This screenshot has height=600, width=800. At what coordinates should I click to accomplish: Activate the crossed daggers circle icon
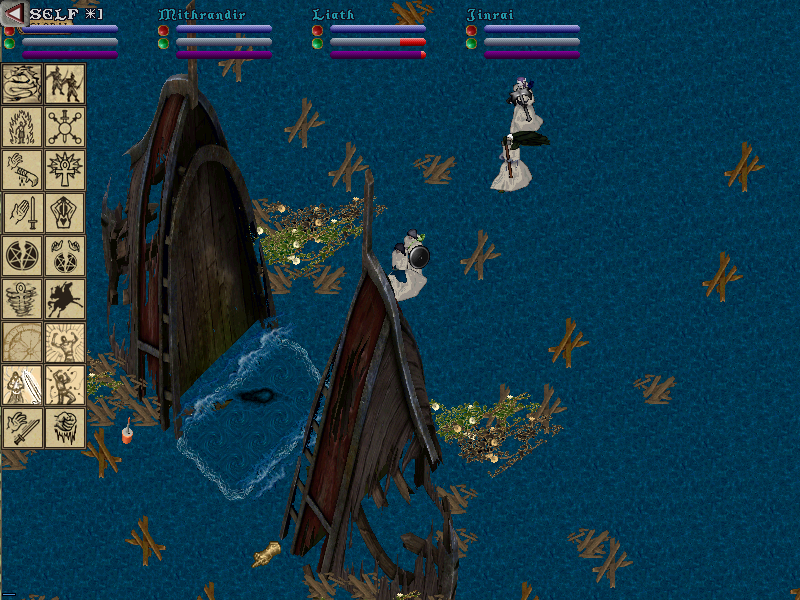click(65, 127)
